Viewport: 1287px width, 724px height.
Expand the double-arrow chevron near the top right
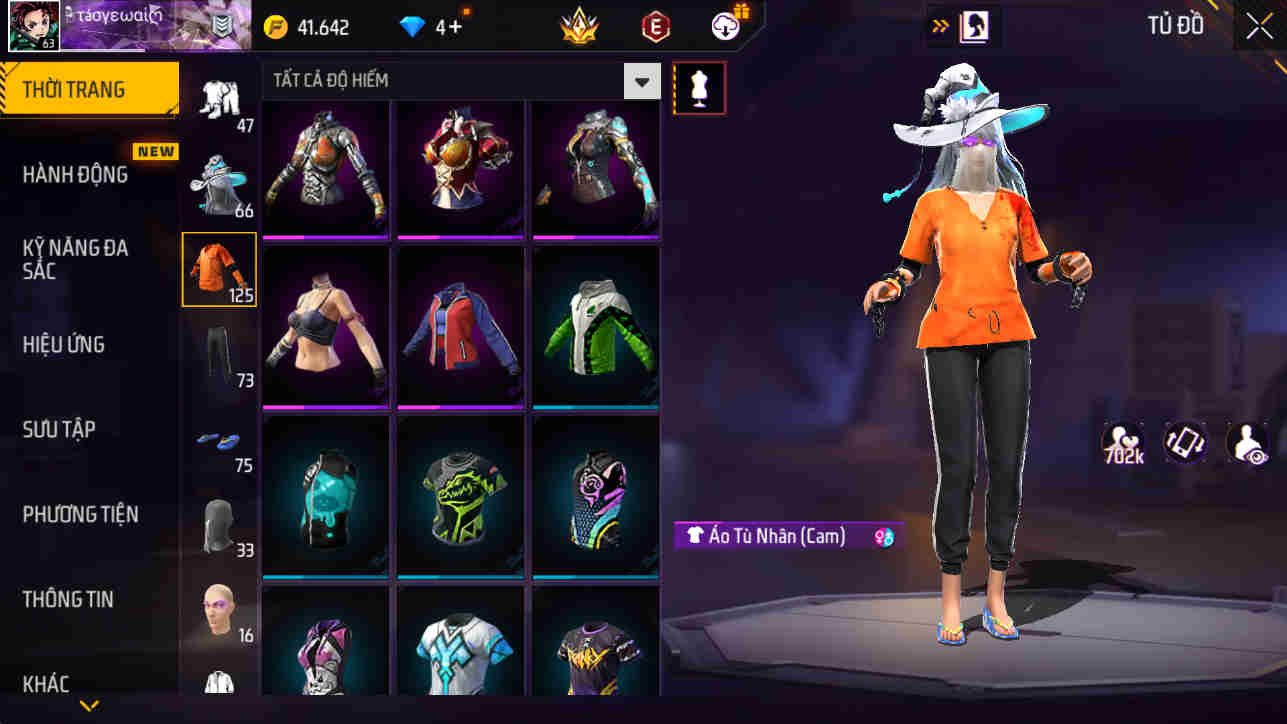tap(938, 26)
